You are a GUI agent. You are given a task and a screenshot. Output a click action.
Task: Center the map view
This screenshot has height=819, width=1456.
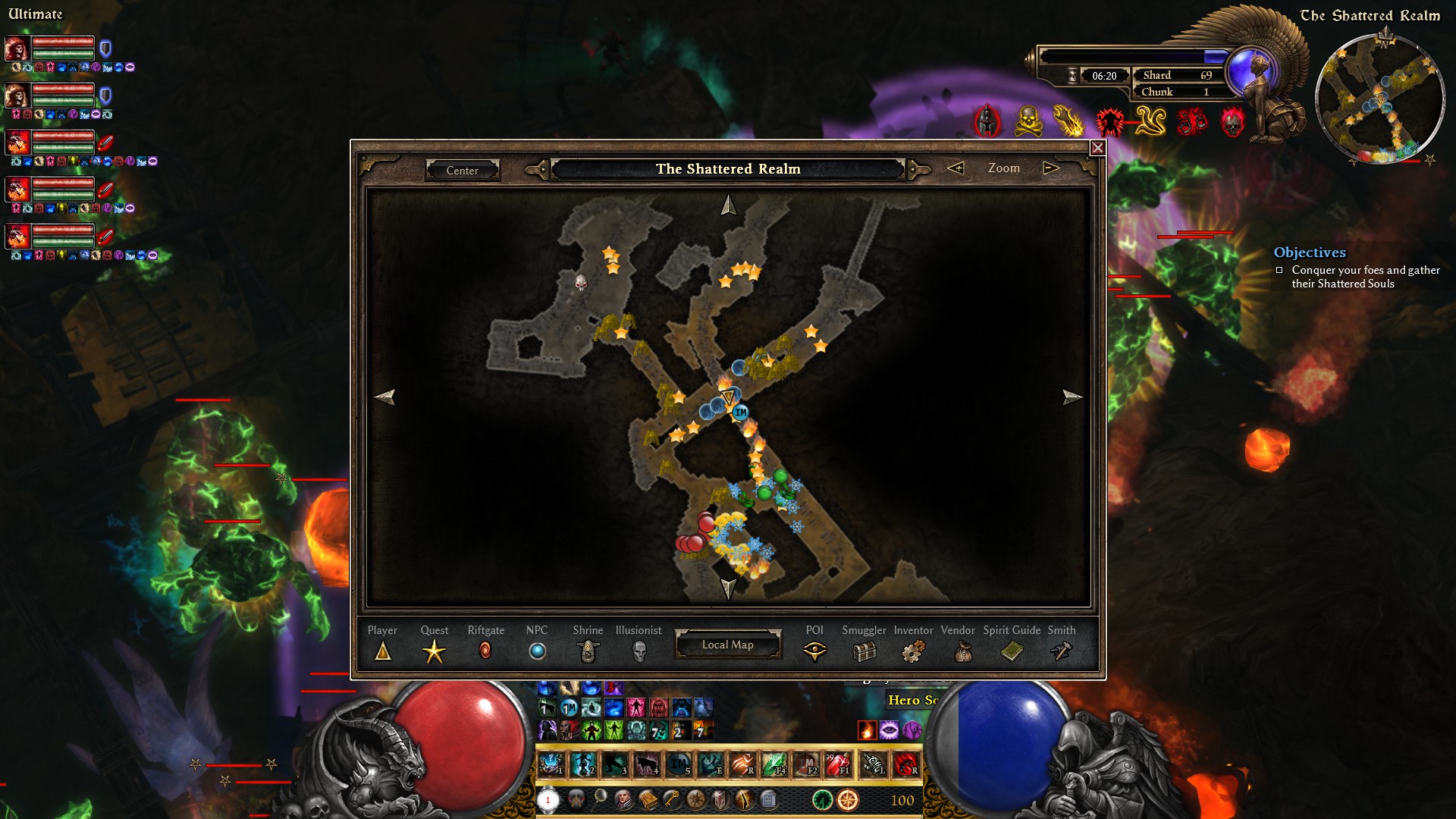click(x=462, y=171)
